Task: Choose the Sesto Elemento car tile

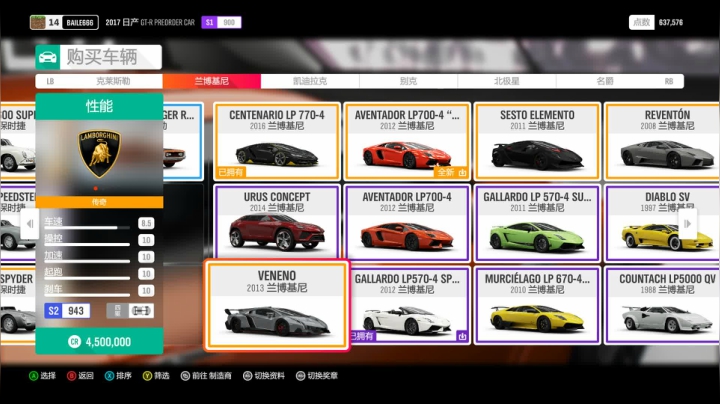Action: click(x=537, y=141)
